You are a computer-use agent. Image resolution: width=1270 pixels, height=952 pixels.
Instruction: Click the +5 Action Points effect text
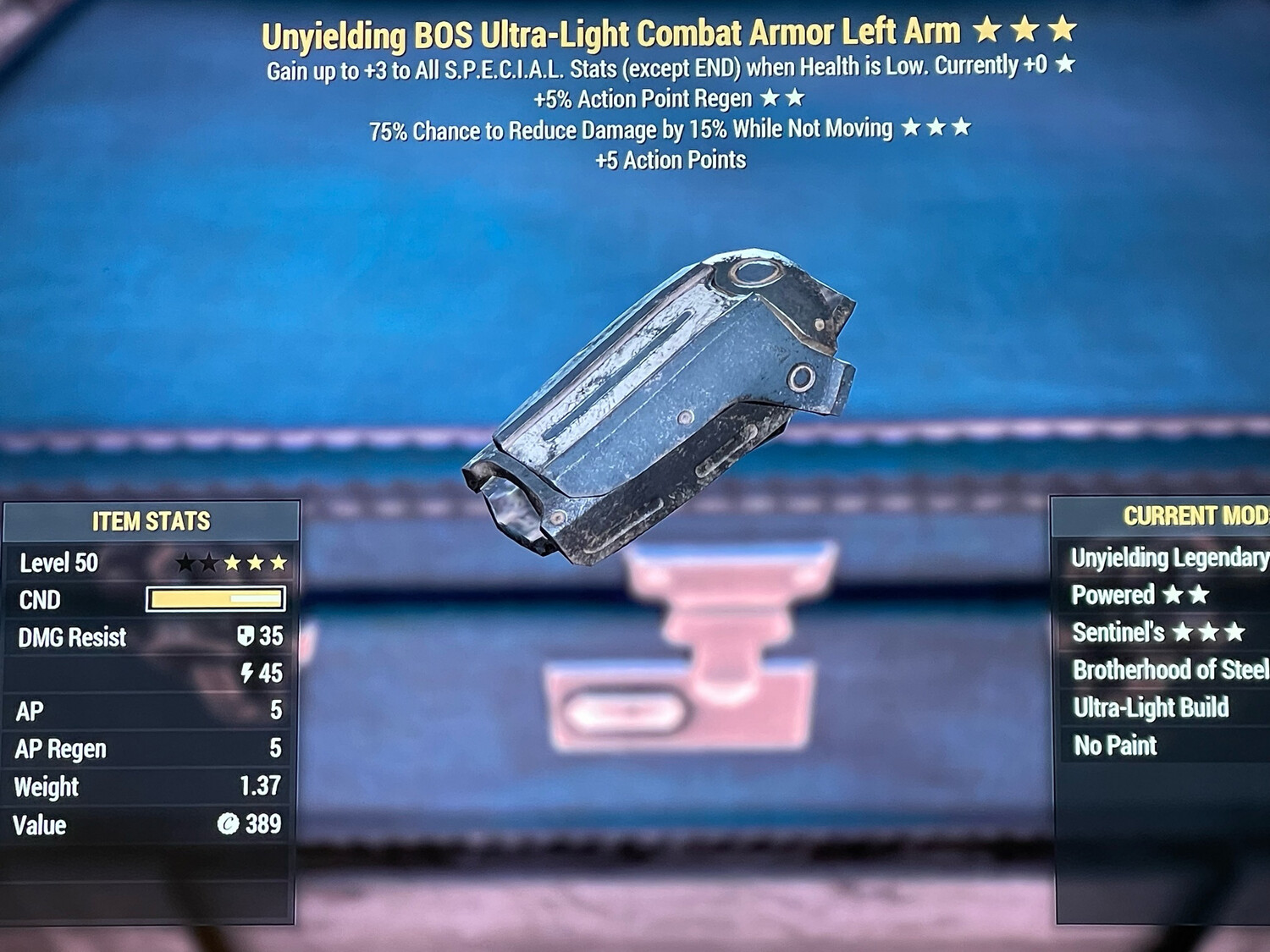pyautogui.click(x=669, y=160)
